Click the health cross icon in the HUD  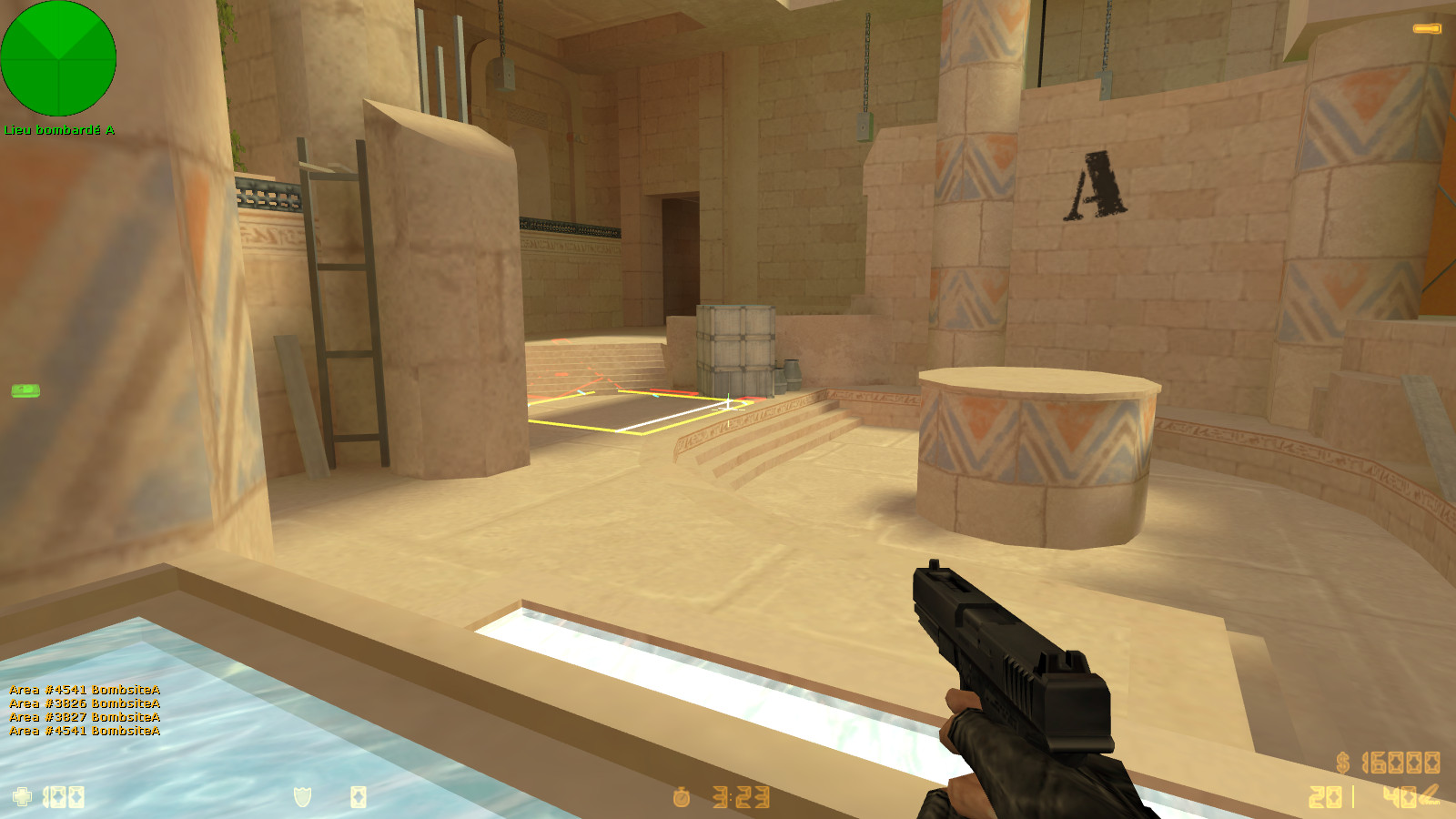(21, 796)
